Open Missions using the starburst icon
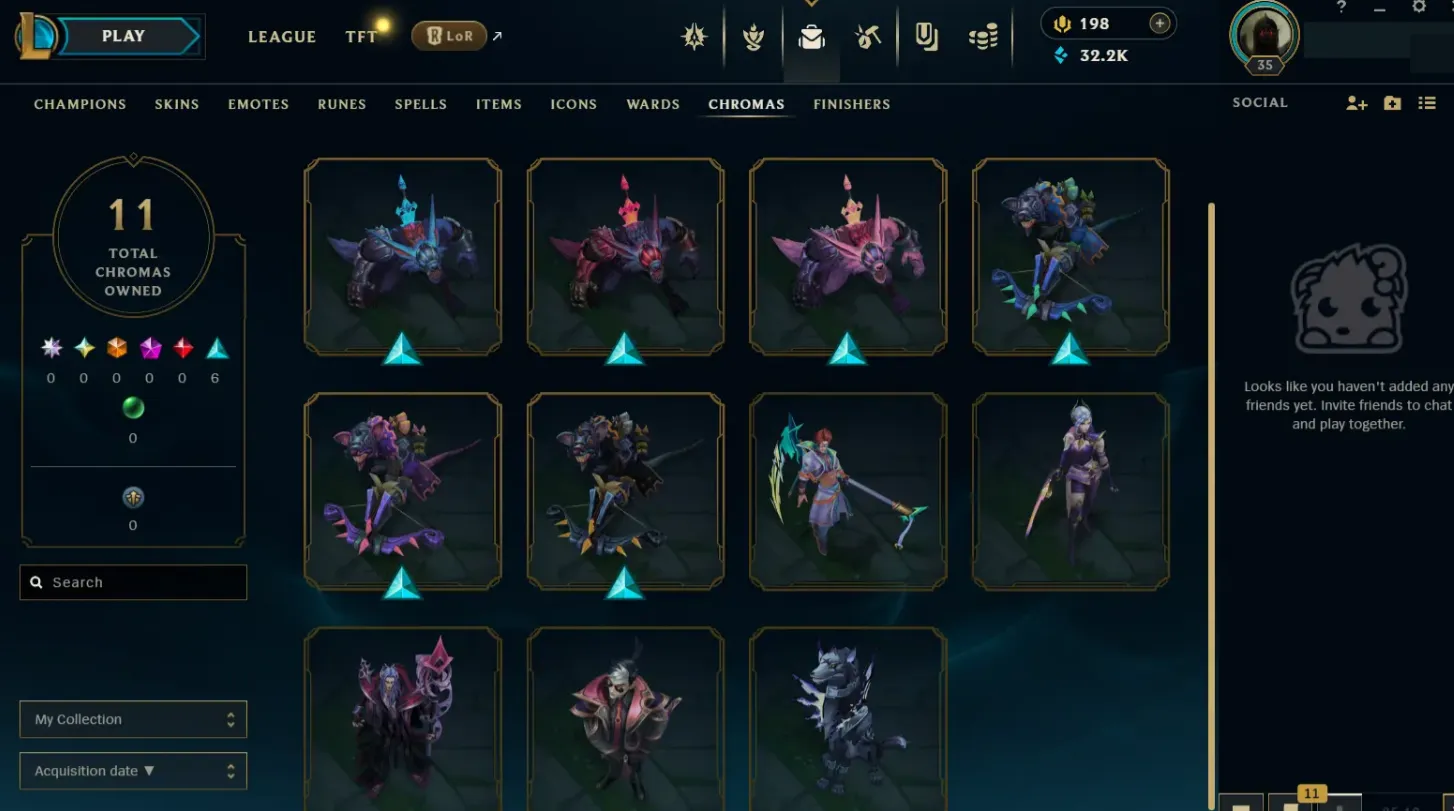Image resolution: width=1454 pixels, height=811 pixels. tap(695, 36)
